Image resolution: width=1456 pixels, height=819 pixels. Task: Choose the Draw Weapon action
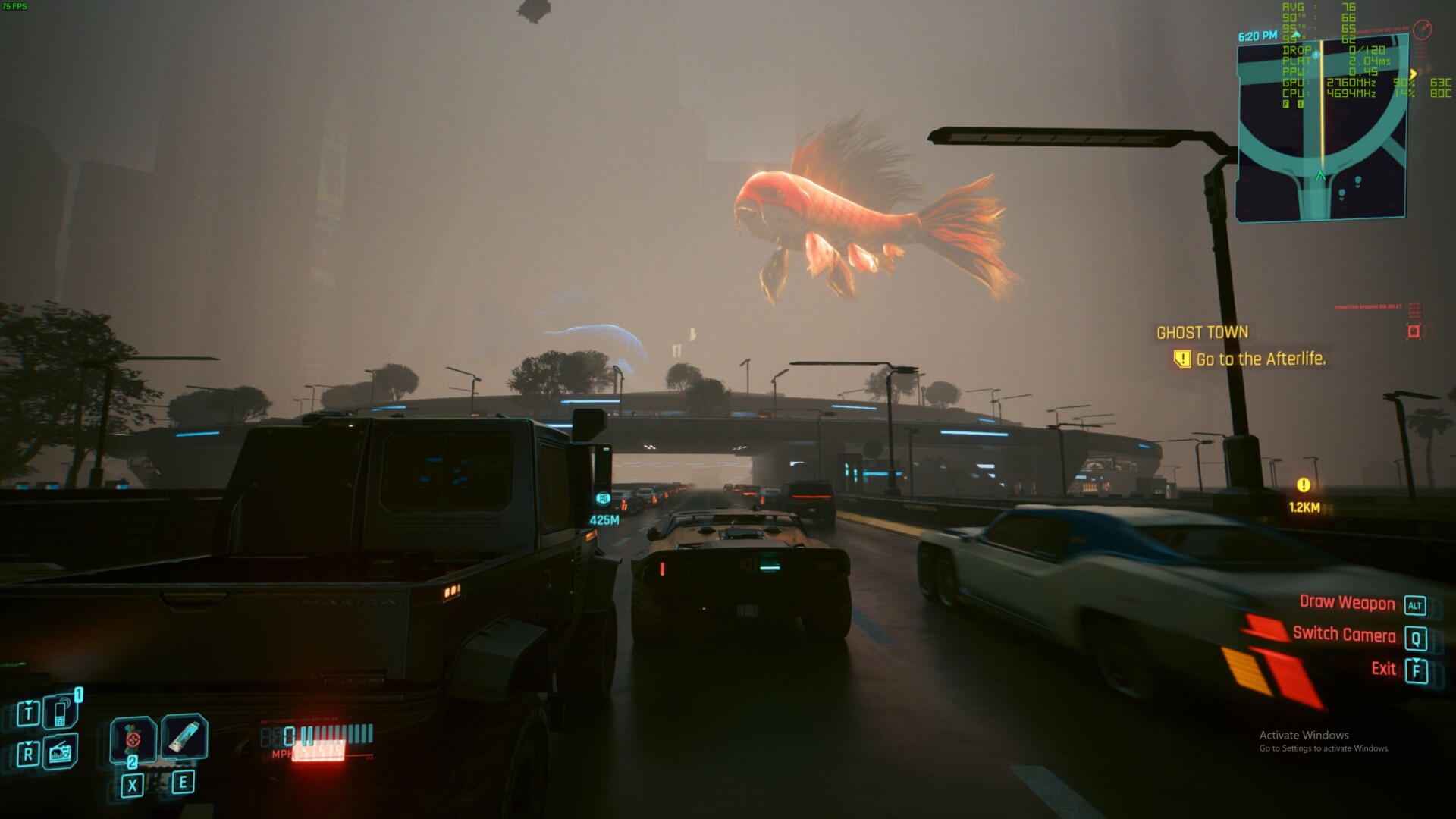tap(1347, 603)
